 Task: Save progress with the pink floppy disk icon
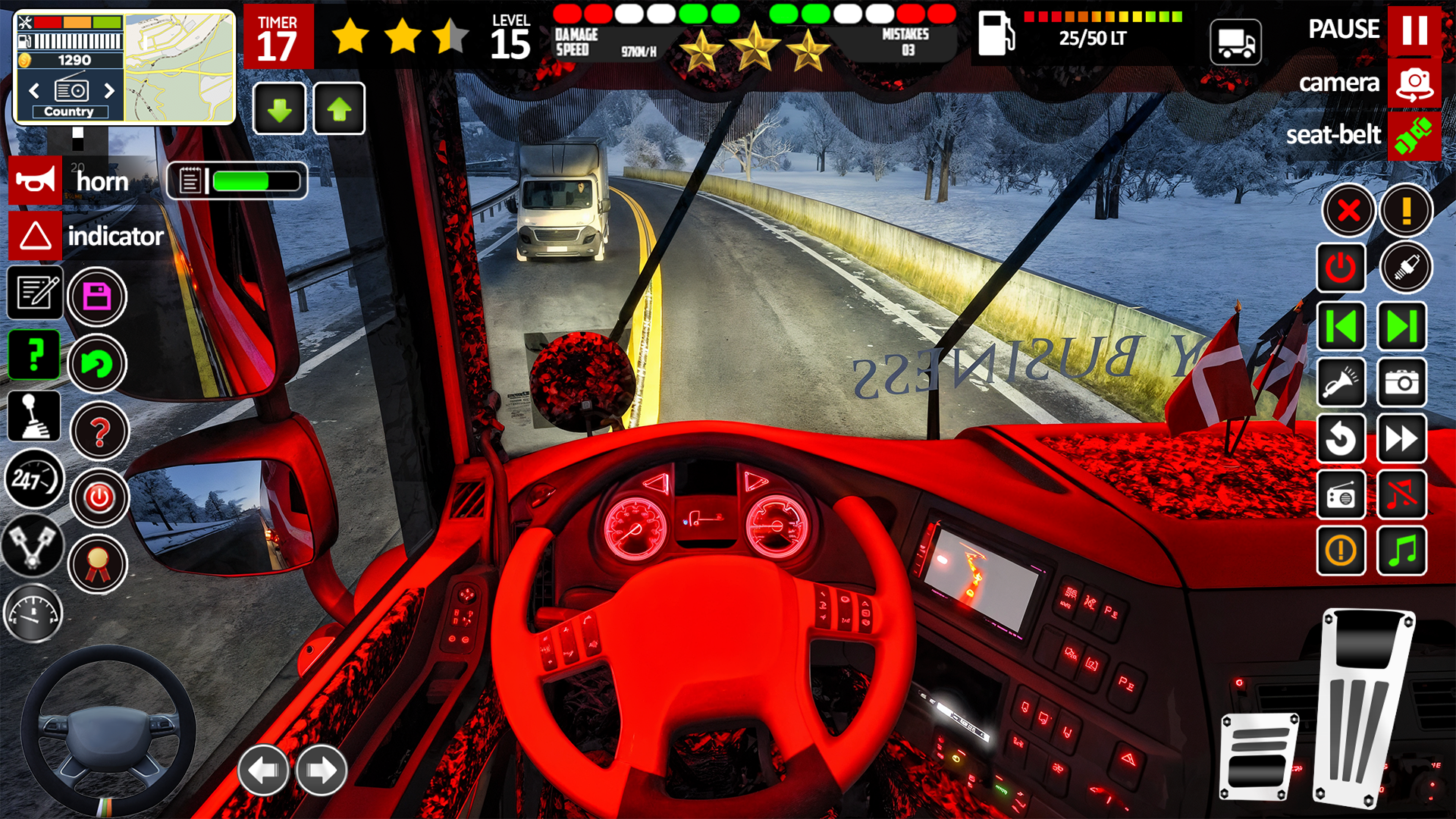[x=97, y=297]
